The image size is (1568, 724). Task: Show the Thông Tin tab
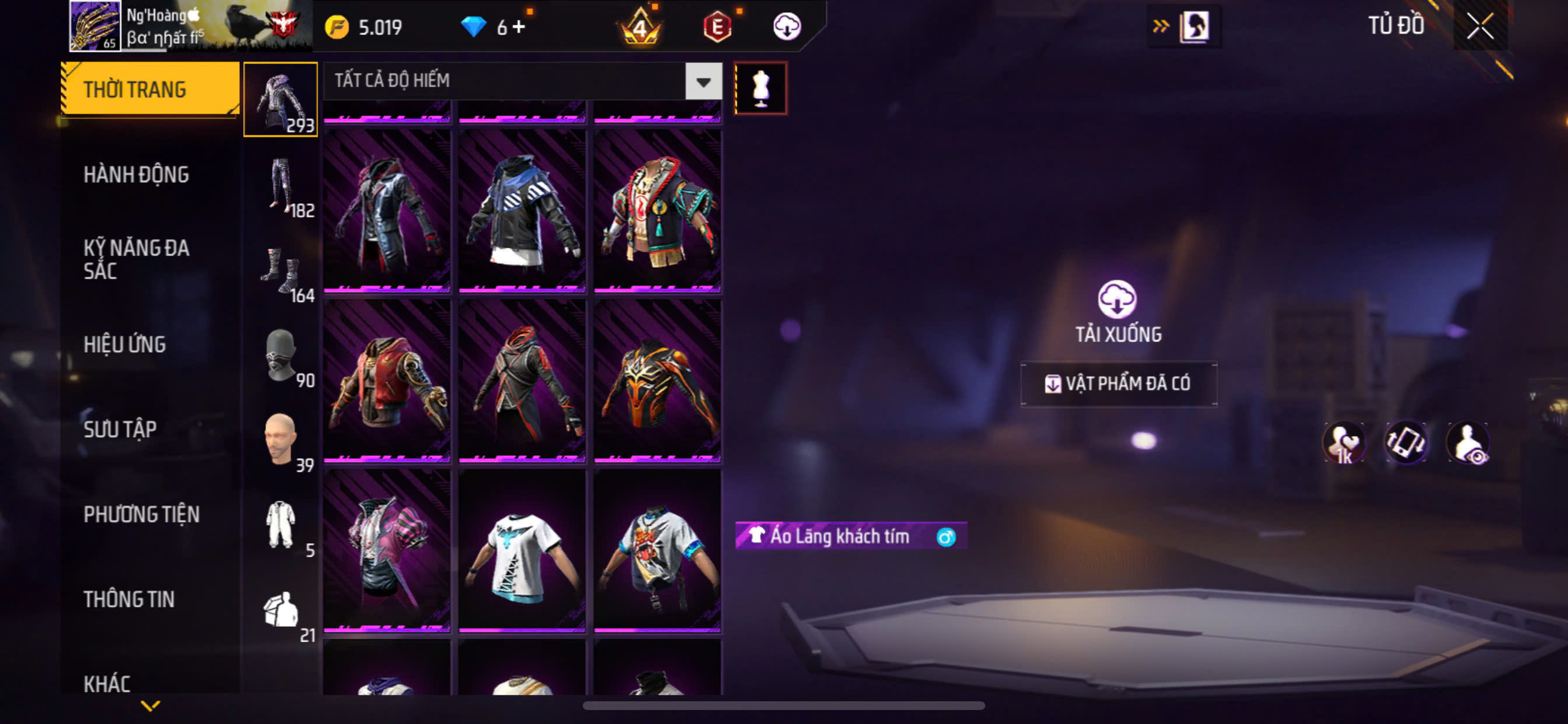[x=129, y=599]
